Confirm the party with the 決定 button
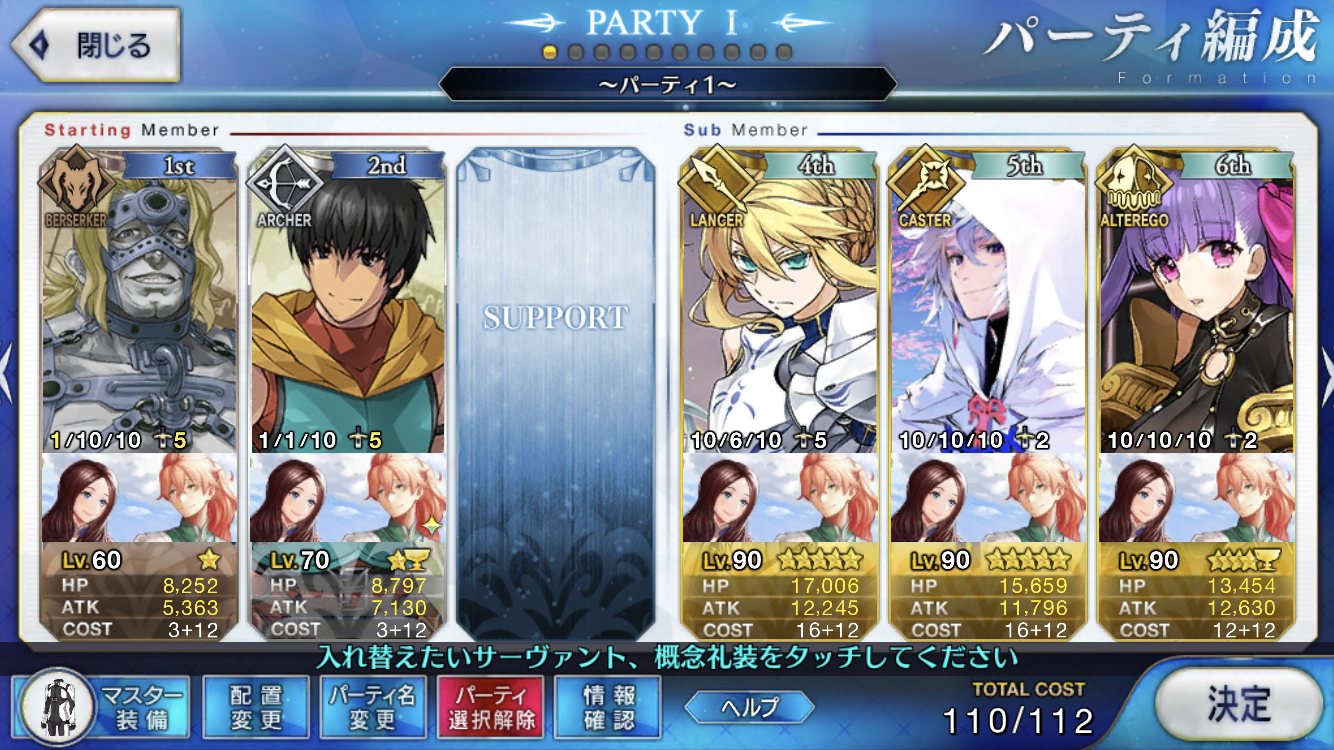 [1237, 703]
